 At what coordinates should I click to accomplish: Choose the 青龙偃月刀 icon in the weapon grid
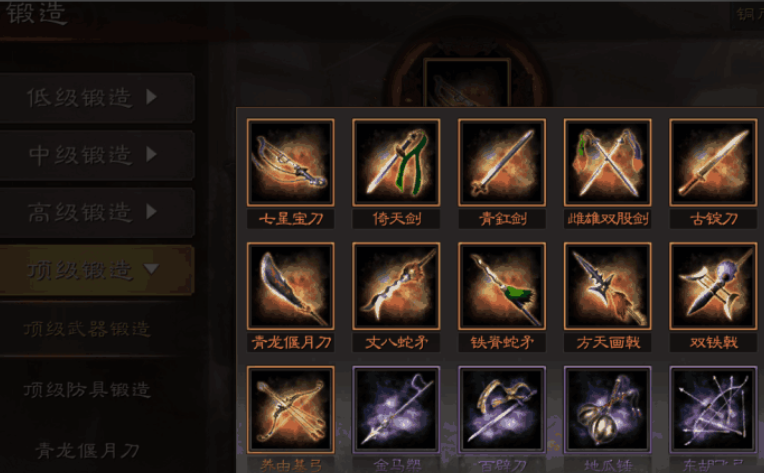tap(291, 286)
